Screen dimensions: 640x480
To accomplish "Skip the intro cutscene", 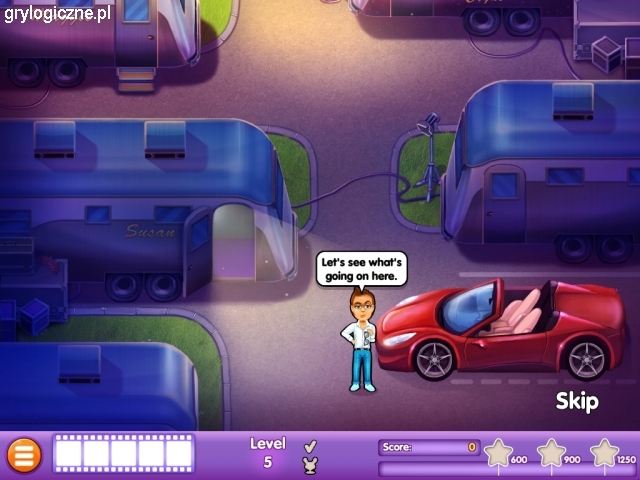I will pyautogui.click(x=577, y=402).
